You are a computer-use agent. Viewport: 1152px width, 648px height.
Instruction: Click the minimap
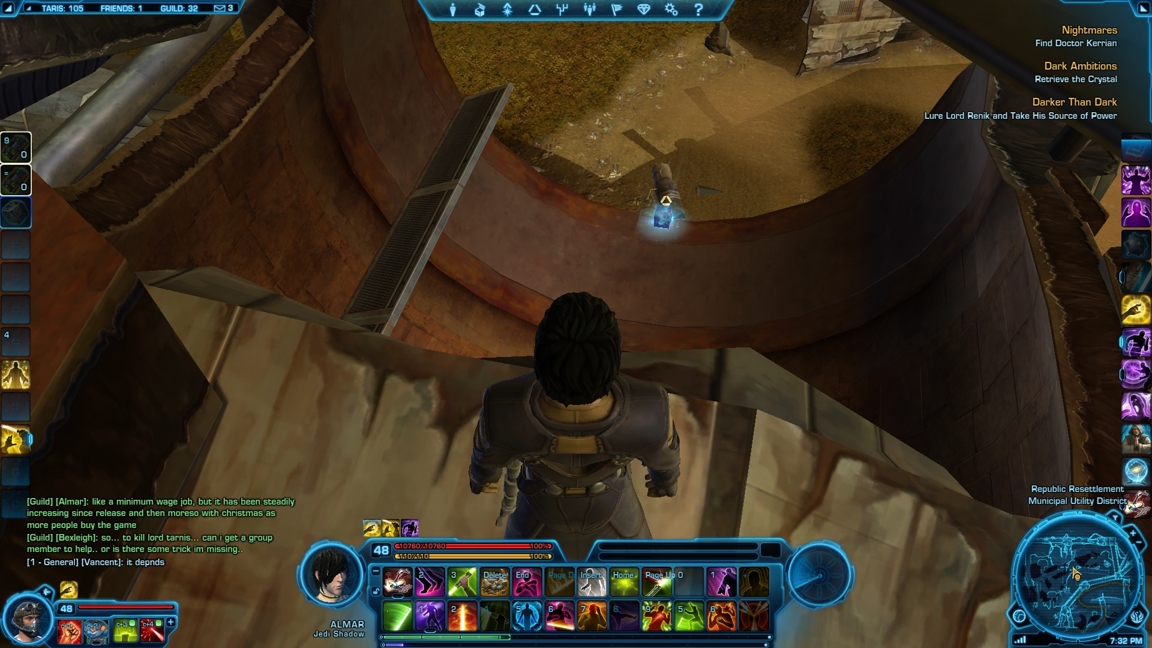tap(1076, 575)
